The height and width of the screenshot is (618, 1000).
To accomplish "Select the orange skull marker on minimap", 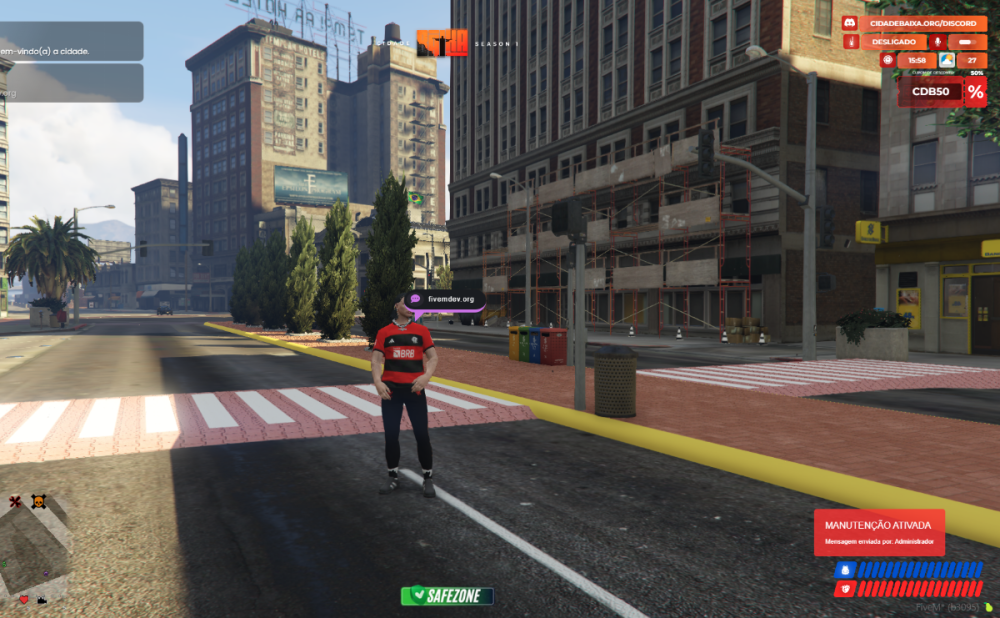I will [x=38, y=501].
